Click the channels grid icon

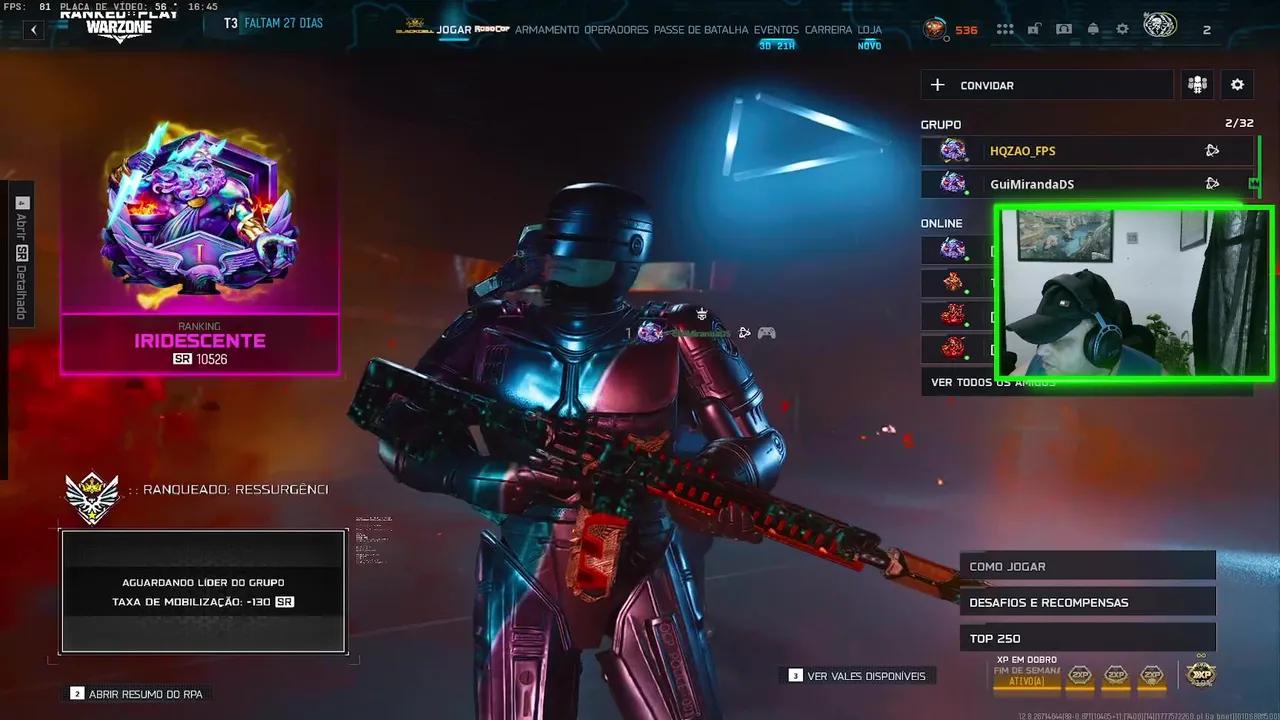(1005, 29)
